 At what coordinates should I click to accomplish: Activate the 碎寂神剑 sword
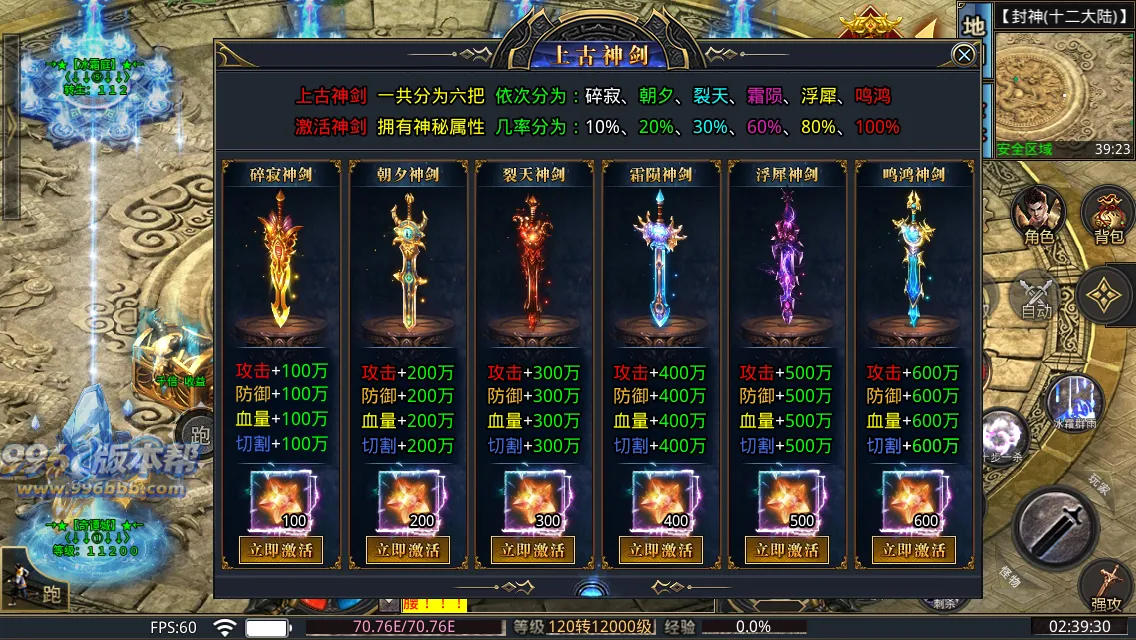point(281,550)
